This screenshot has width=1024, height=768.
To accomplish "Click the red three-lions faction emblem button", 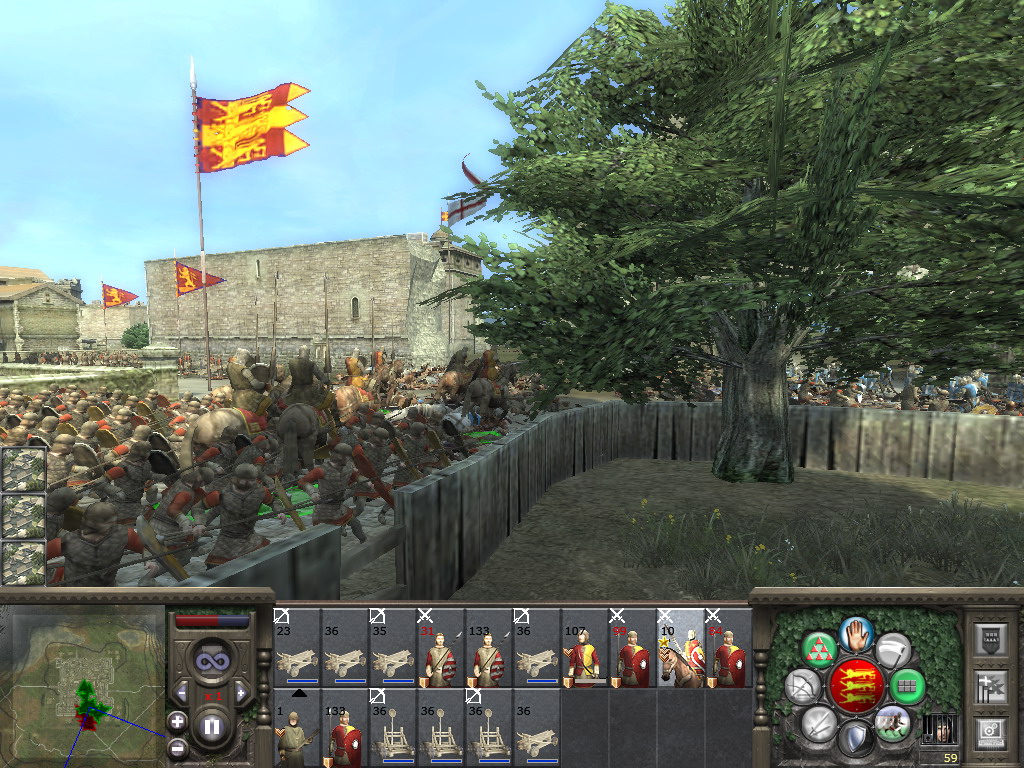I will (x=855, y=686).
